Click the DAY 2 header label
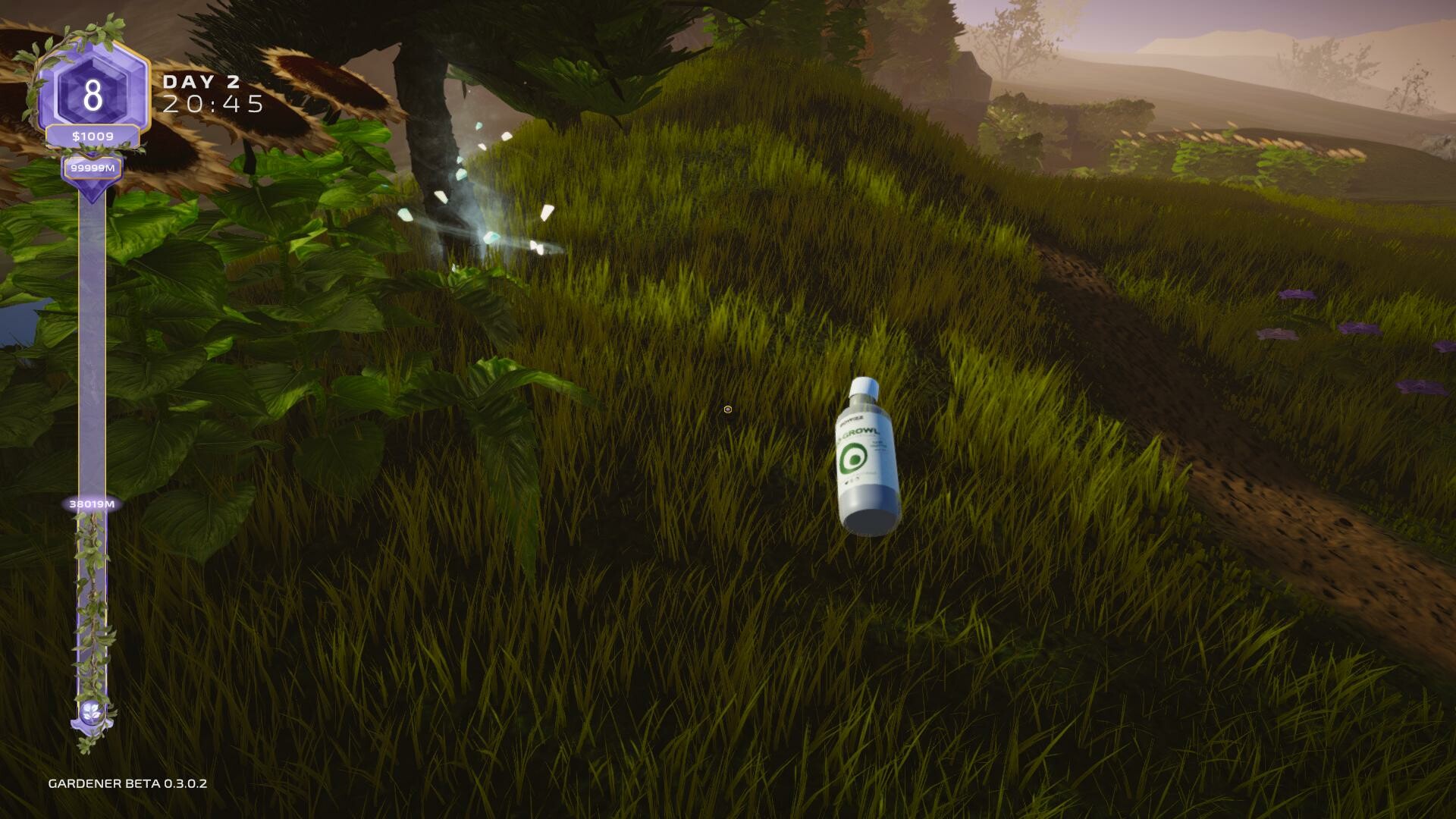Screen dimensions: 1456x819 (202, 83)
